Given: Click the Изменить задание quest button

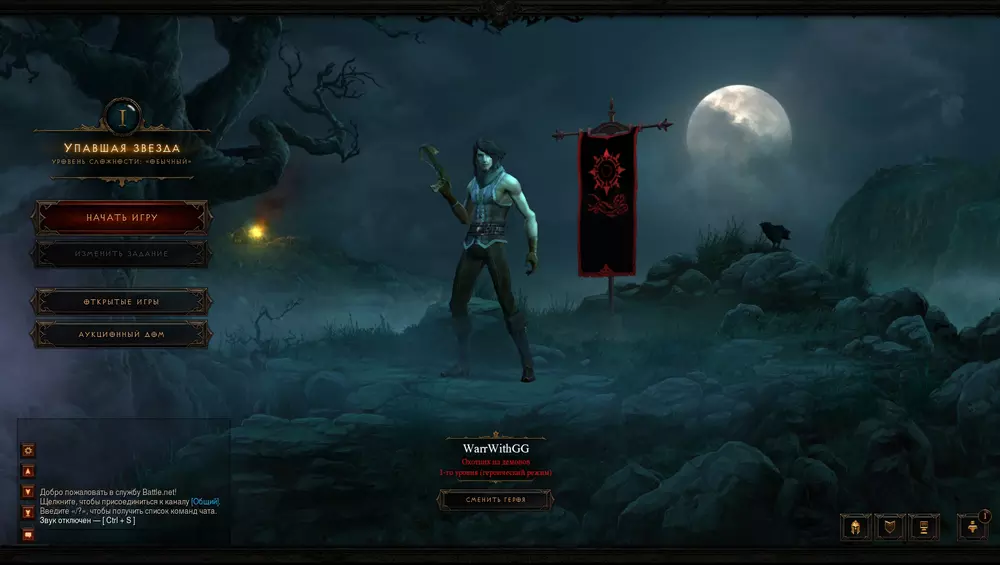Looking at the screenshot, I should click(121, 254).
